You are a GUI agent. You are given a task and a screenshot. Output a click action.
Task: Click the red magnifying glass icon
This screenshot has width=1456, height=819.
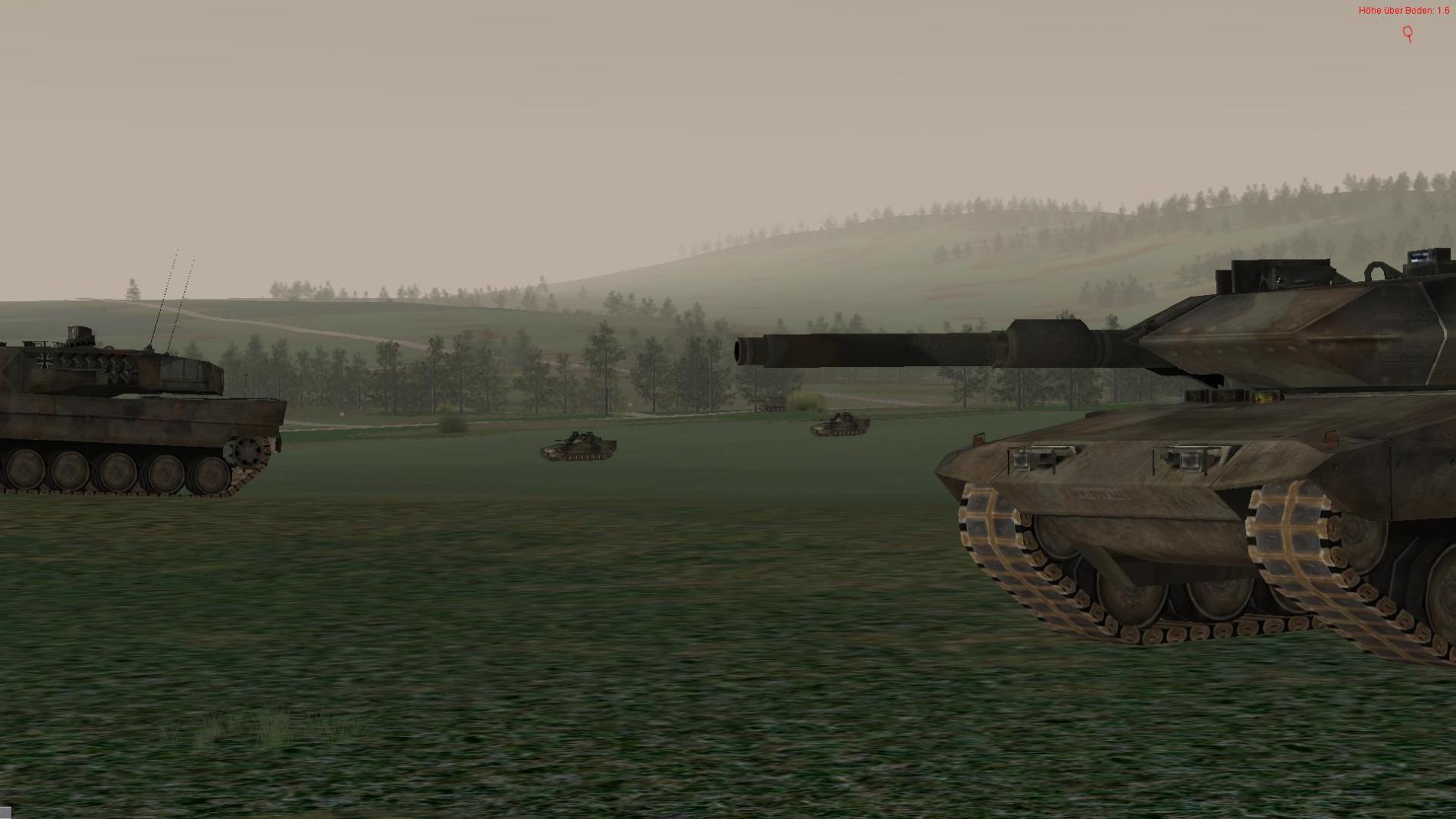1408,33
